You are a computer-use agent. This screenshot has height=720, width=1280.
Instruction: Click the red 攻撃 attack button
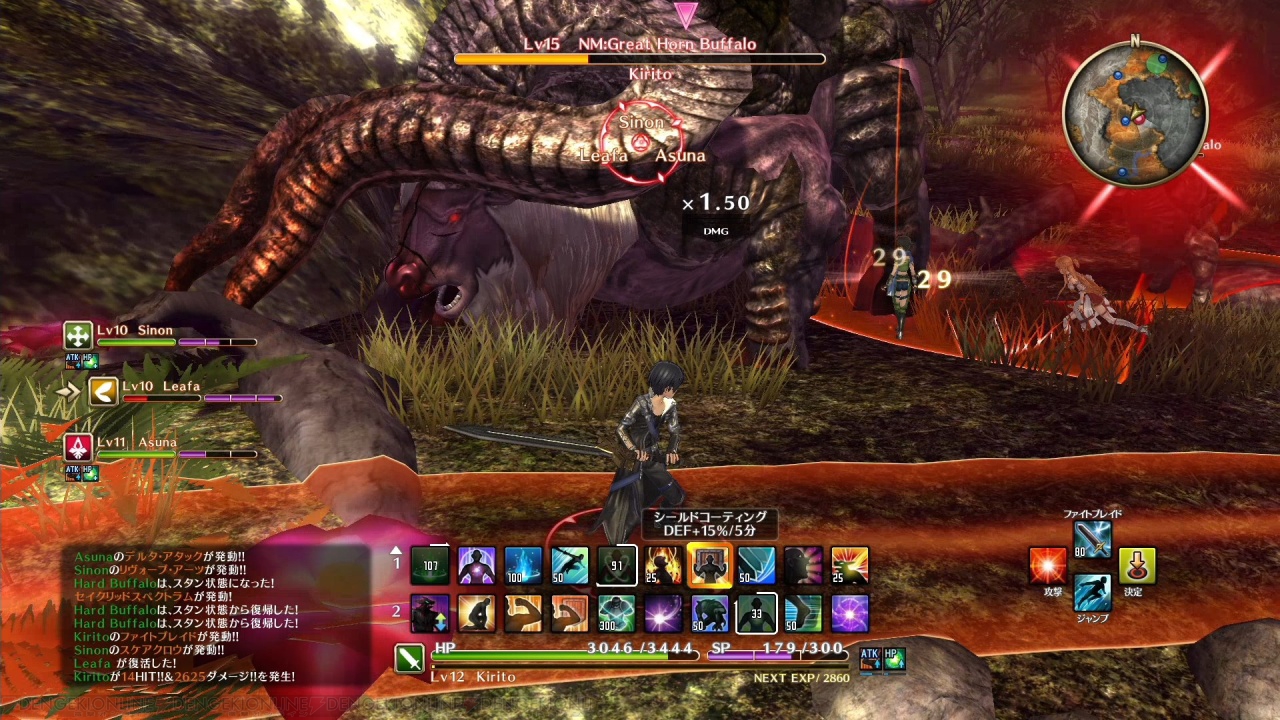[1048, 566]
